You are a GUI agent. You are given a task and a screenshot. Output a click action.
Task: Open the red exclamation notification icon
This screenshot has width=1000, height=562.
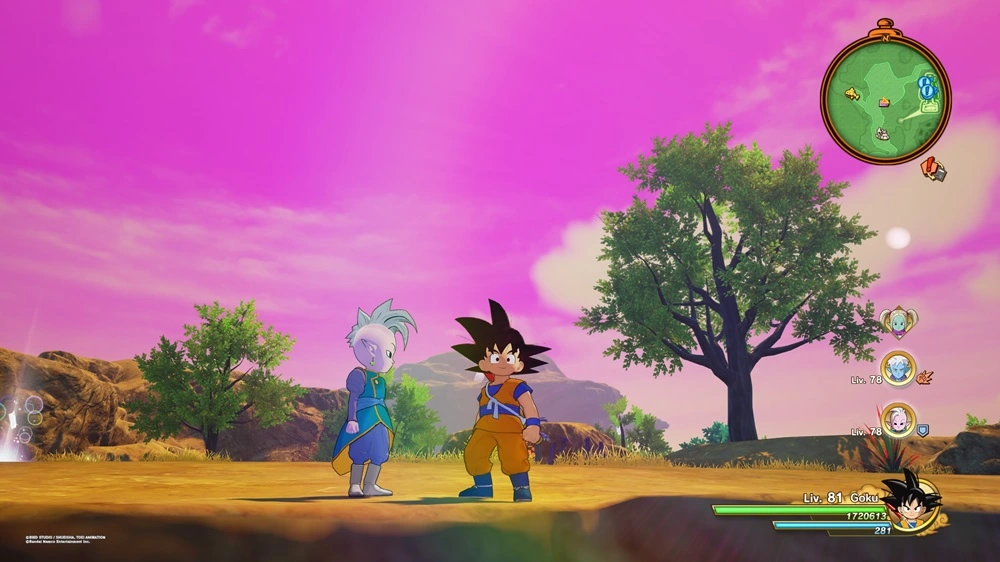pyautogui.click(x=933, y=169)
